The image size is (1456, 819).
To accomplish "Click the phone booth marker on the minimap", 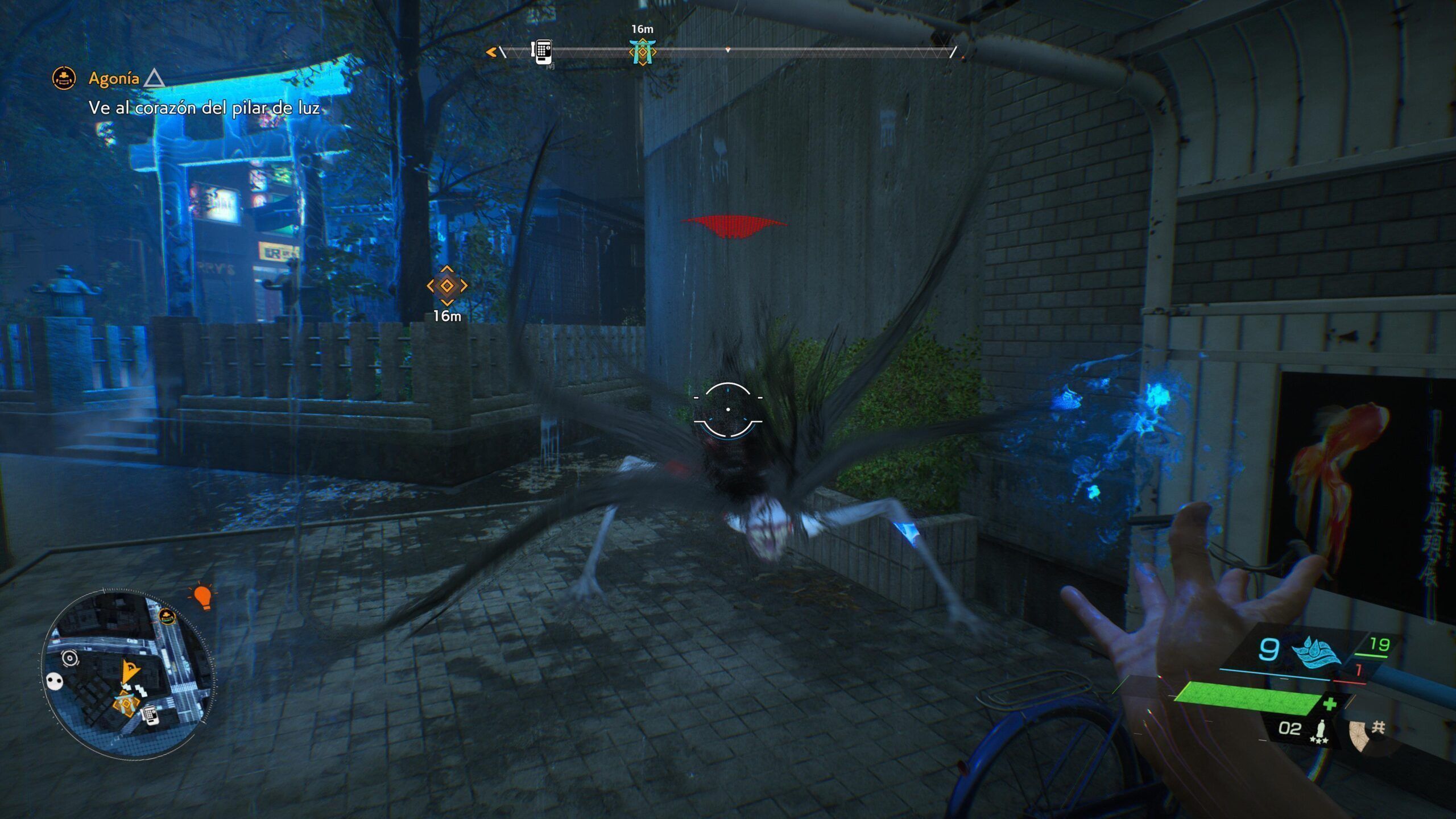I will [x=150, y=714].
